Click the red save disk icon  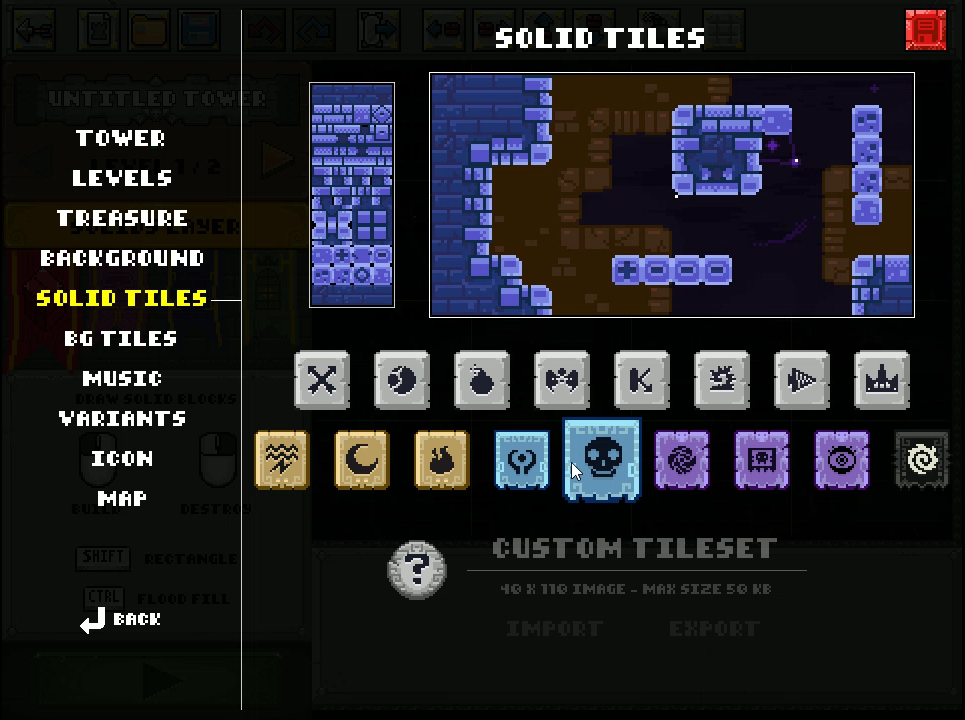tap(925, 30)
